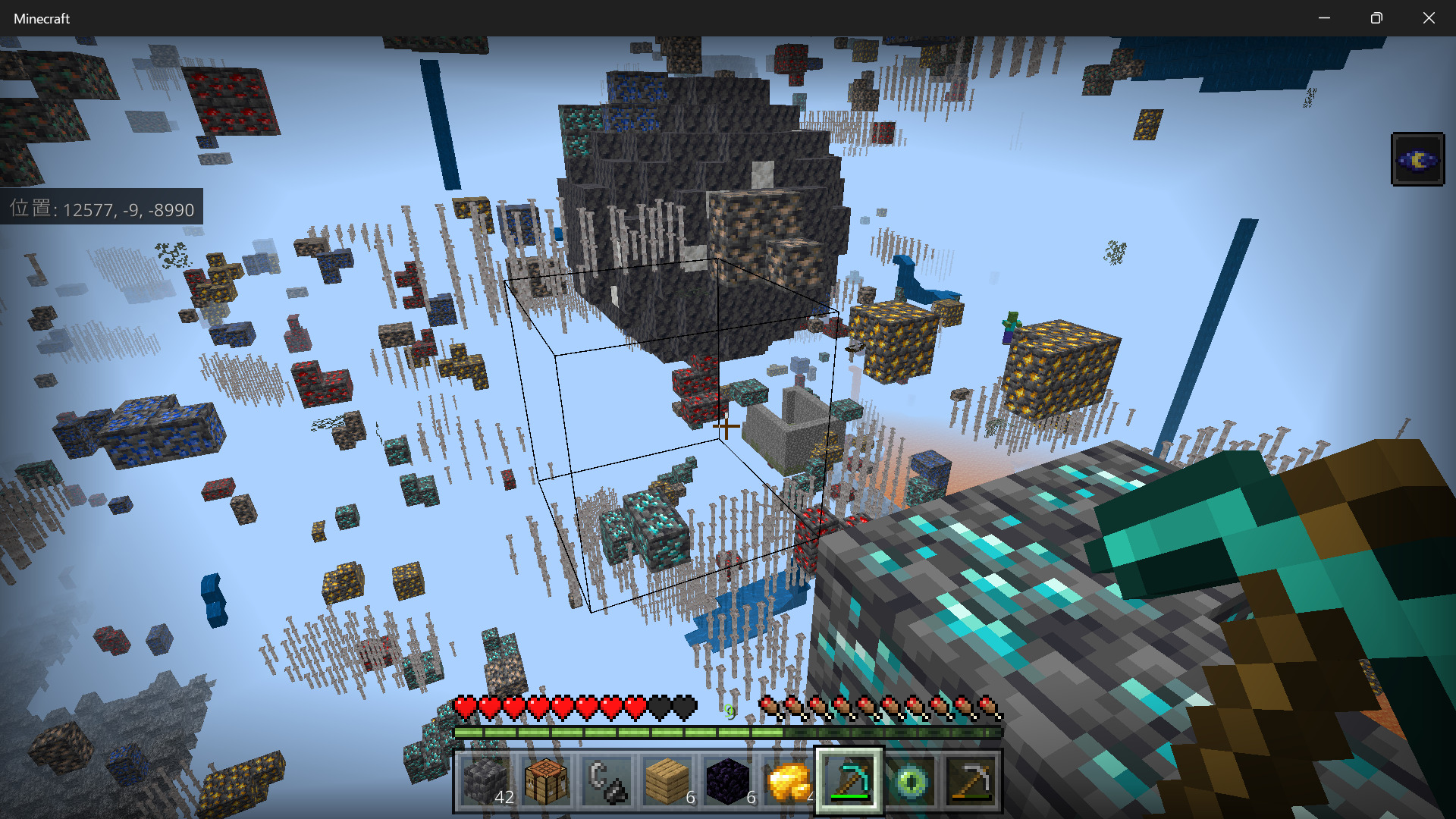Minimize the Minecraft window
This screenshot has height=819, width=1456.
click(1324, 18)
